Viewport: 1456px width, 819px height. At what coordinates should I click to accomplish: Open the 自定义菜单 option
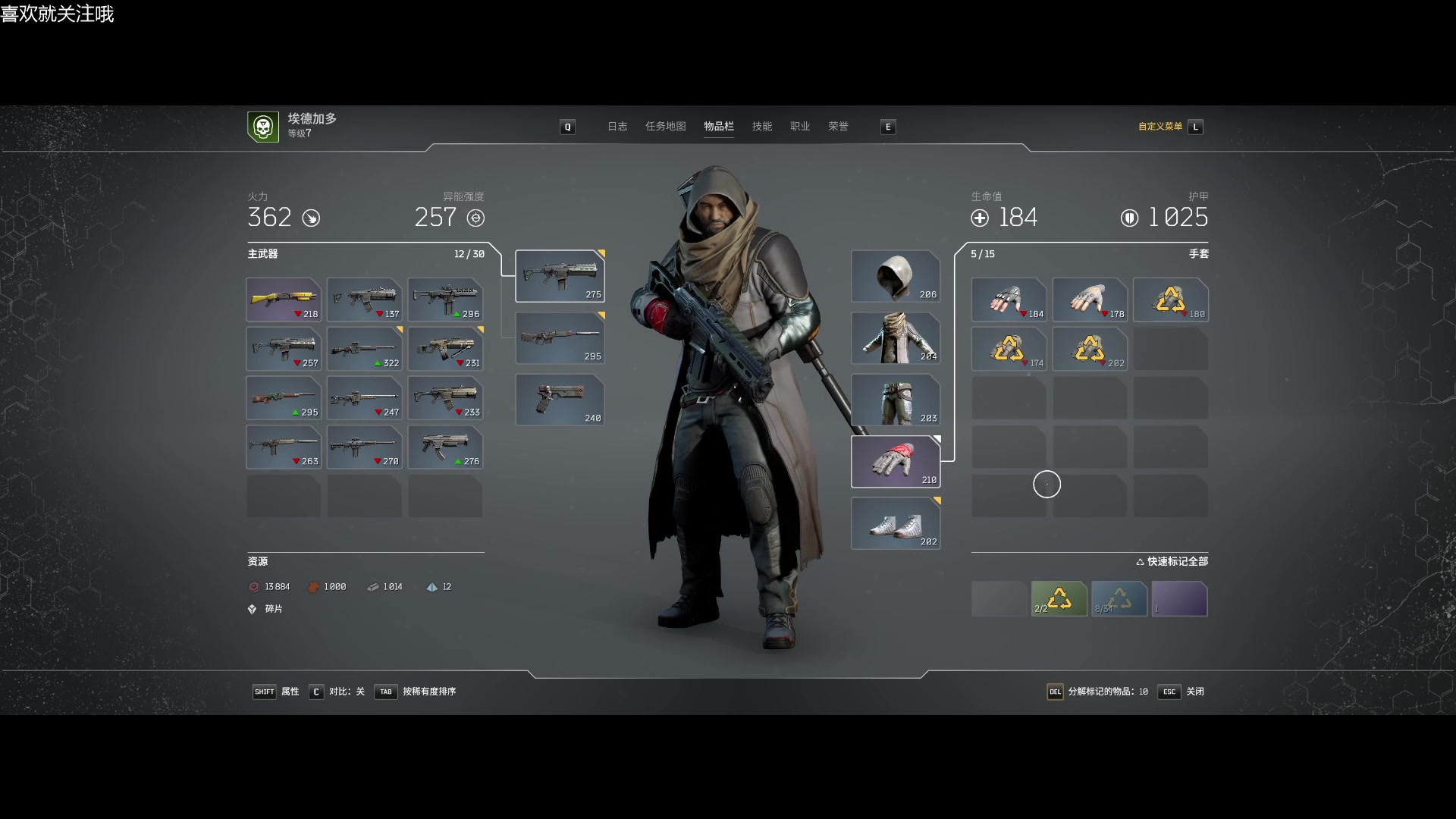pos(1160,127)
